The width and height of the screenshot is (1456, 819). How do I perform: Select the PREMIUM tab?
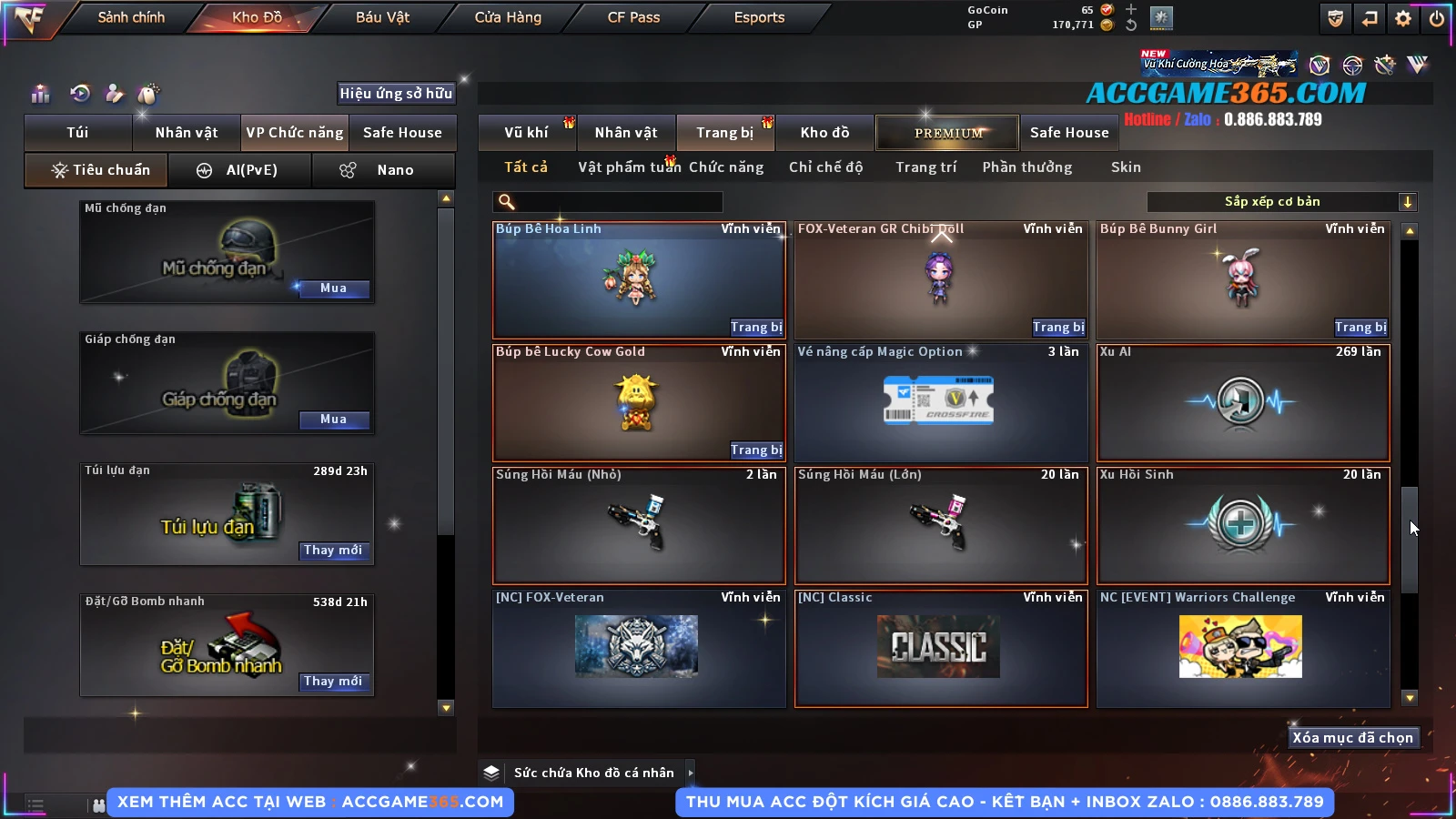(x=947, y=133)
